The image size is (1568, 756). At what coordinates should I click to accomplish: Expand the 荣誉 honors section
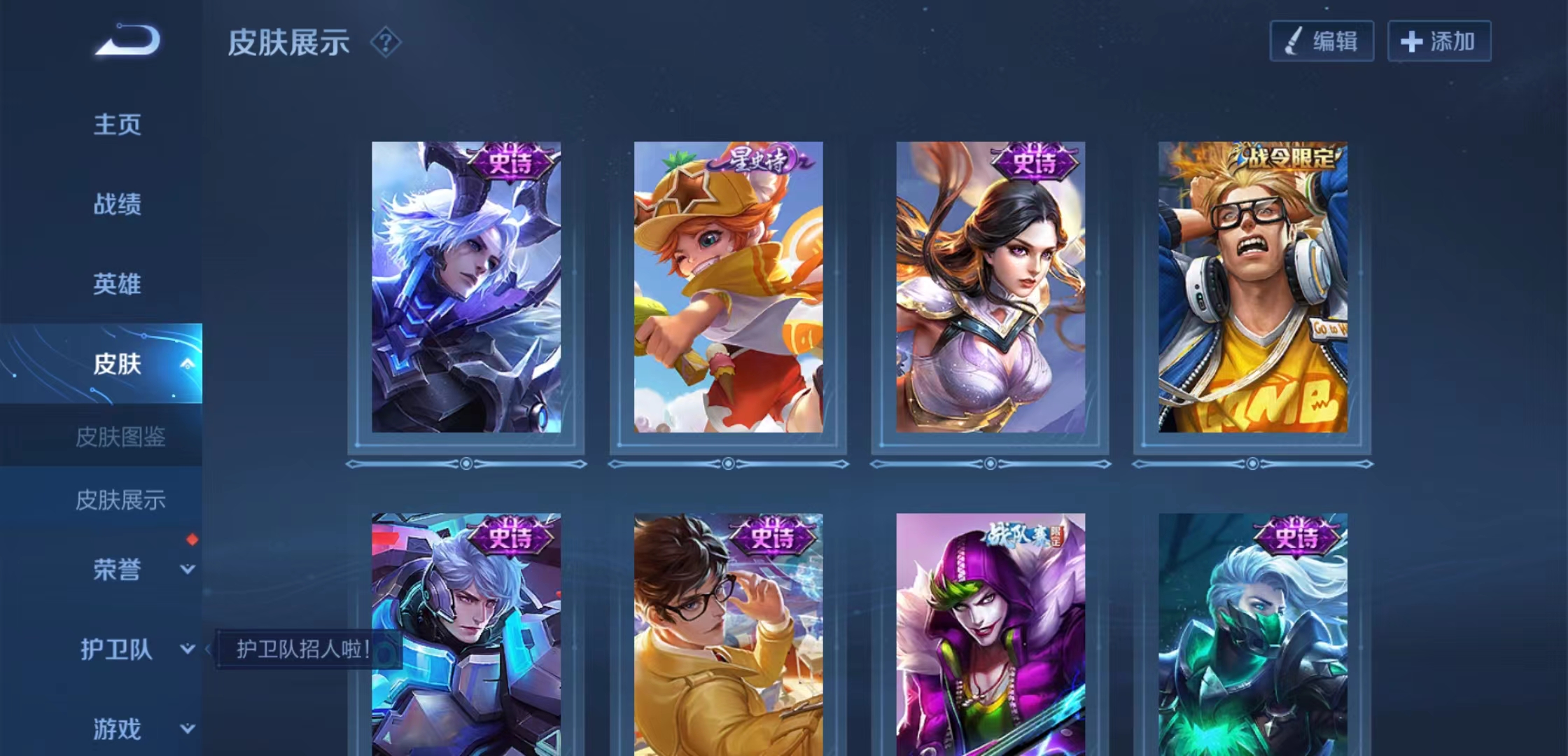point(187,570)
